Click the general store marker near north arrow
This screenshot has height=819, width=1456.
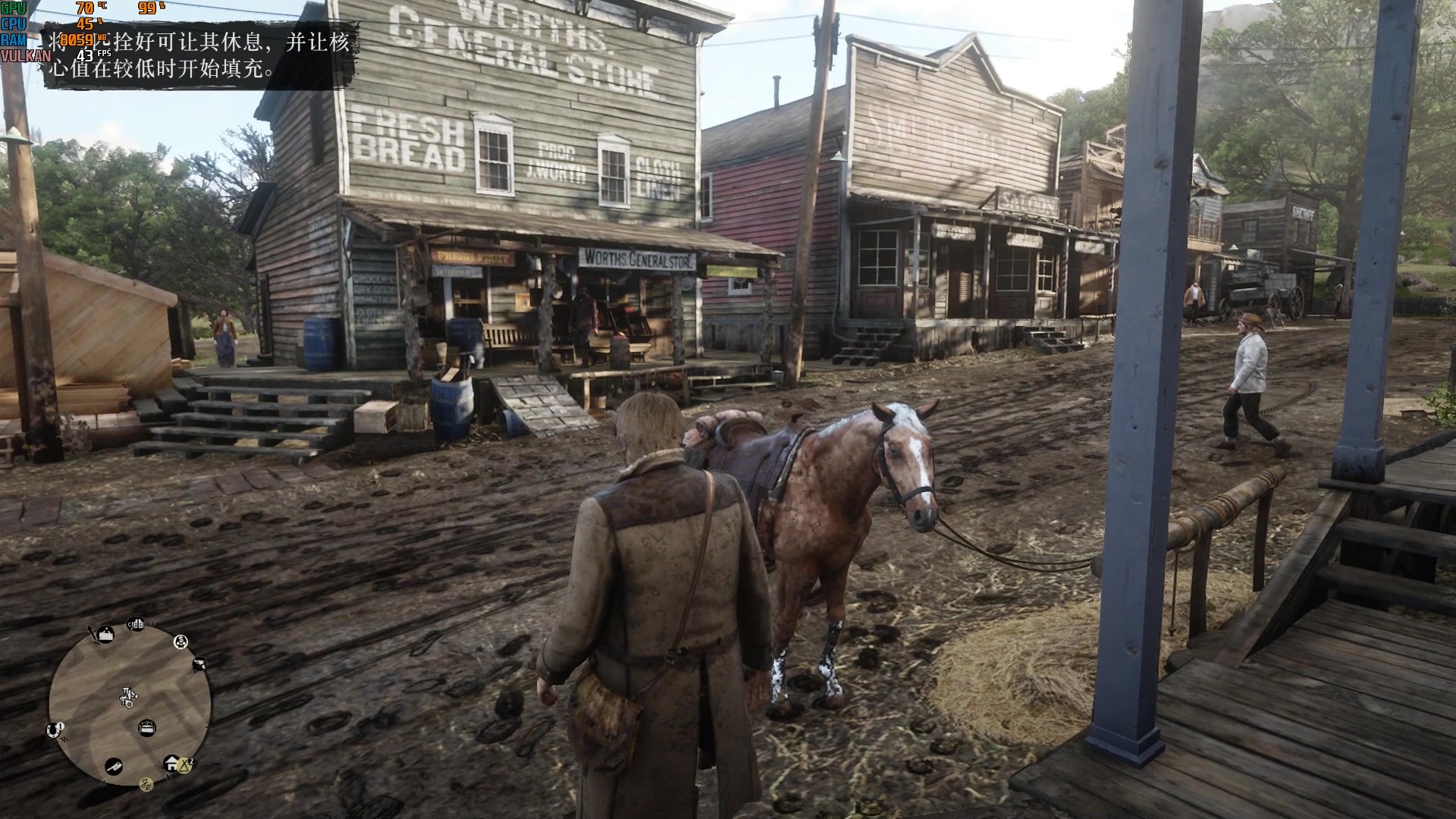click(105, 635)
